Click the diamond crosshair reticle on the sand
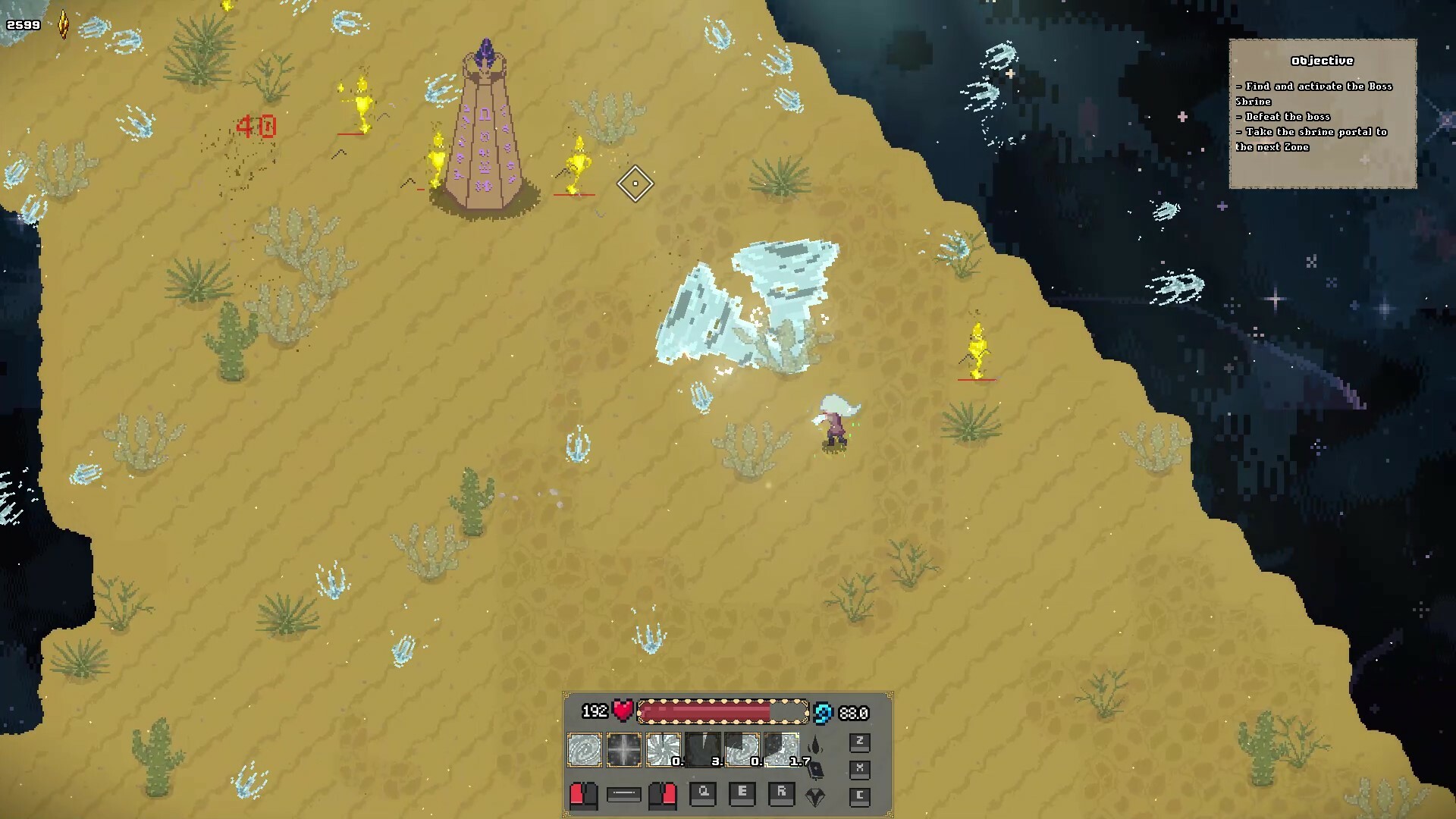 (635, 184)
